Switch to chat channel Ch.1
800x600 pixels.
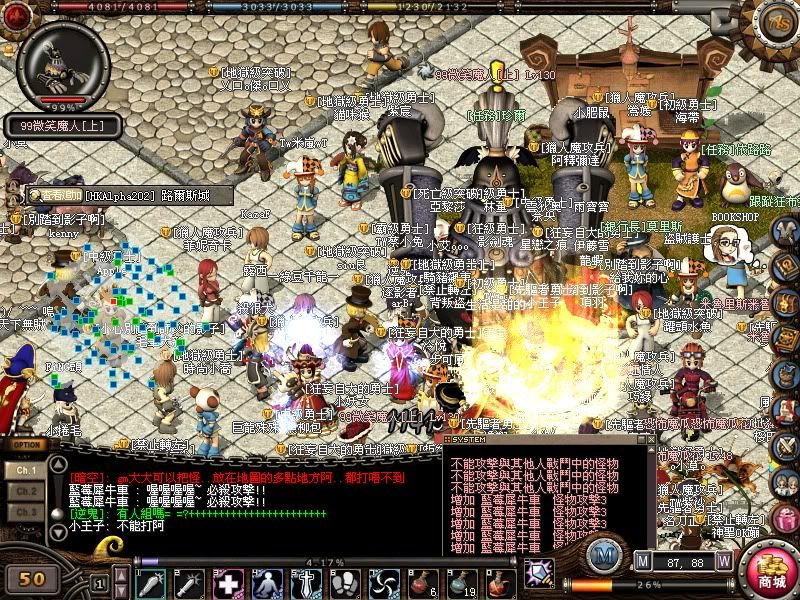pyautogui.click(x=27, y=469)
